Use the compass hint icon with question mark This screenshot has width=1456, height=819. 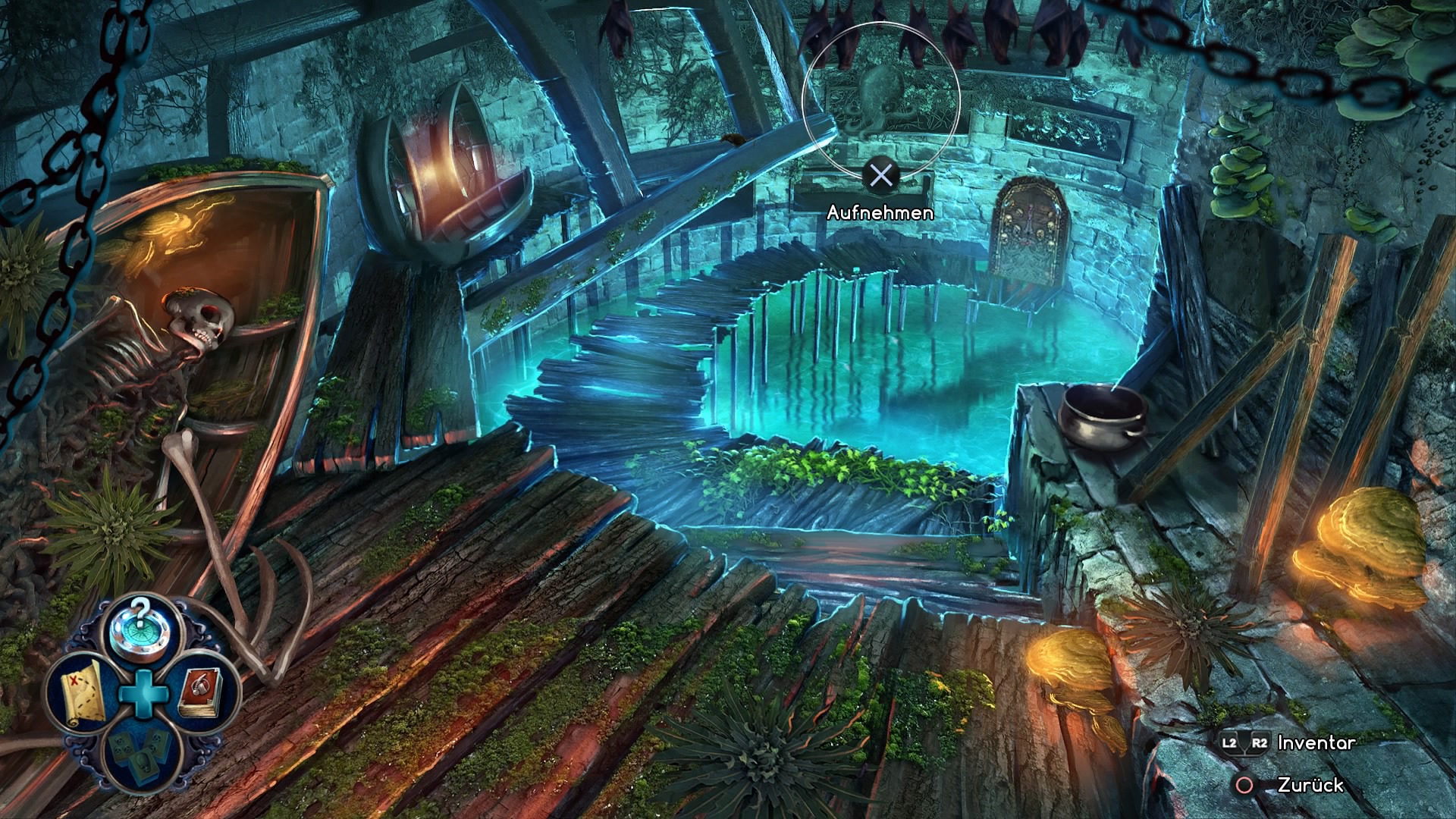pyautogui.click(x=140, y=629)
